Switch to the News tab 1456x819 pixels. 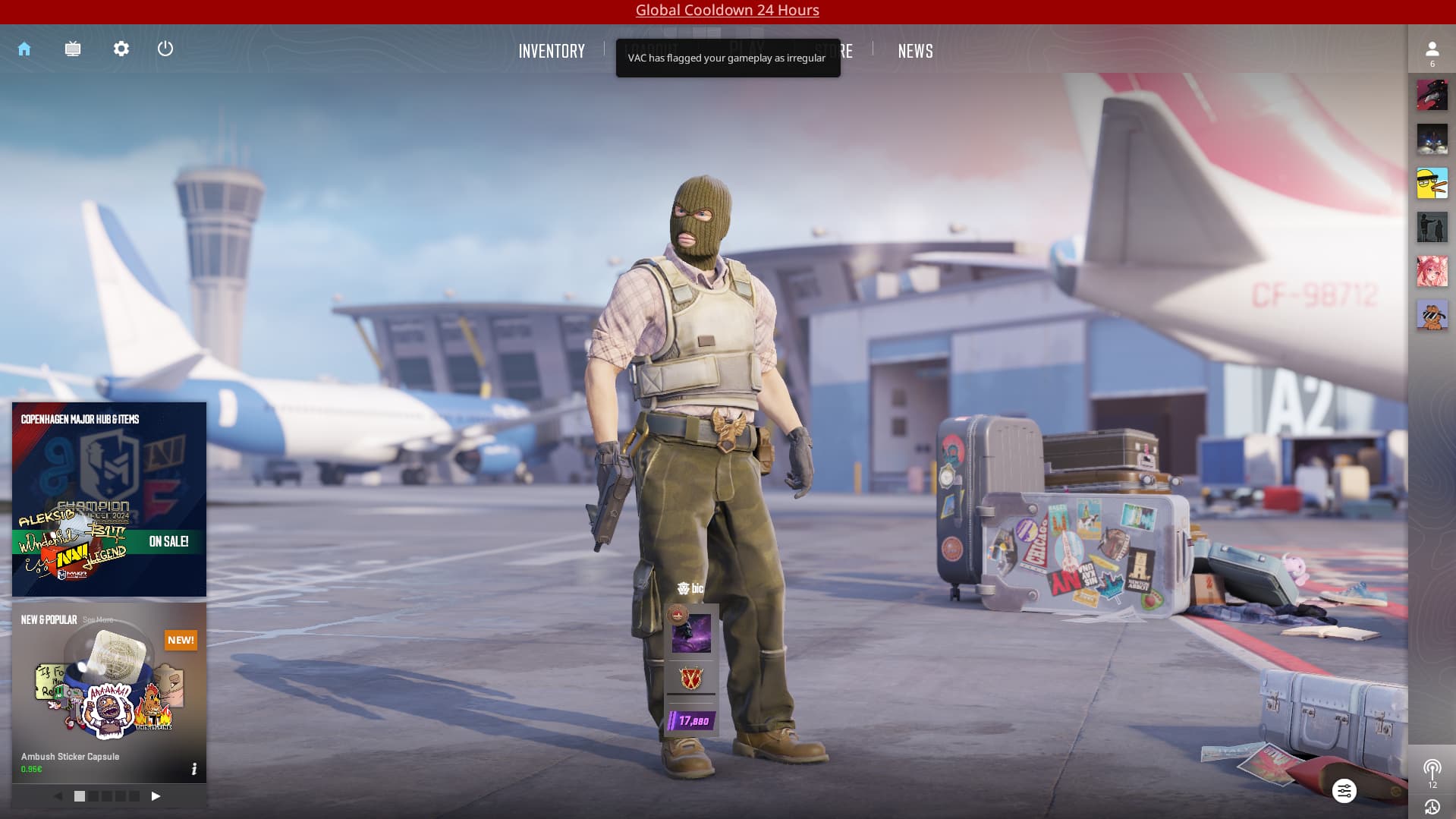coord(915,51)
